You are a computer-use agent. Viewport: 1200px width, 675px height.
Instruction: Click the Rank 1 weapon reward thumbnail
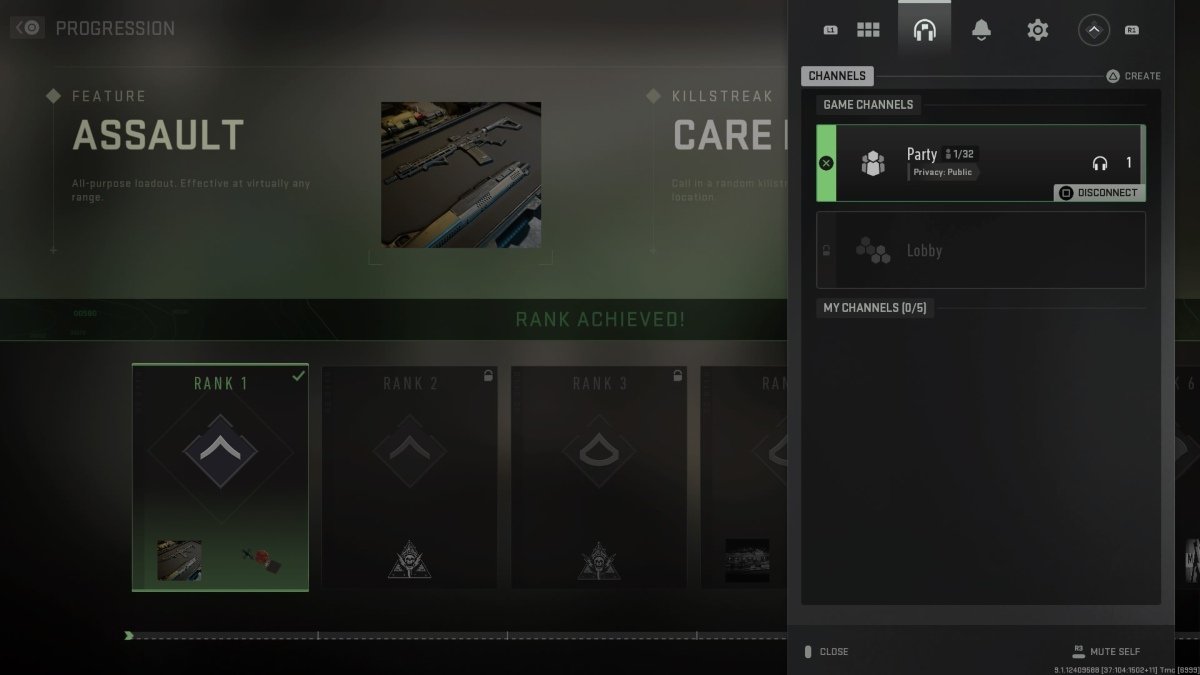(179, 560)
